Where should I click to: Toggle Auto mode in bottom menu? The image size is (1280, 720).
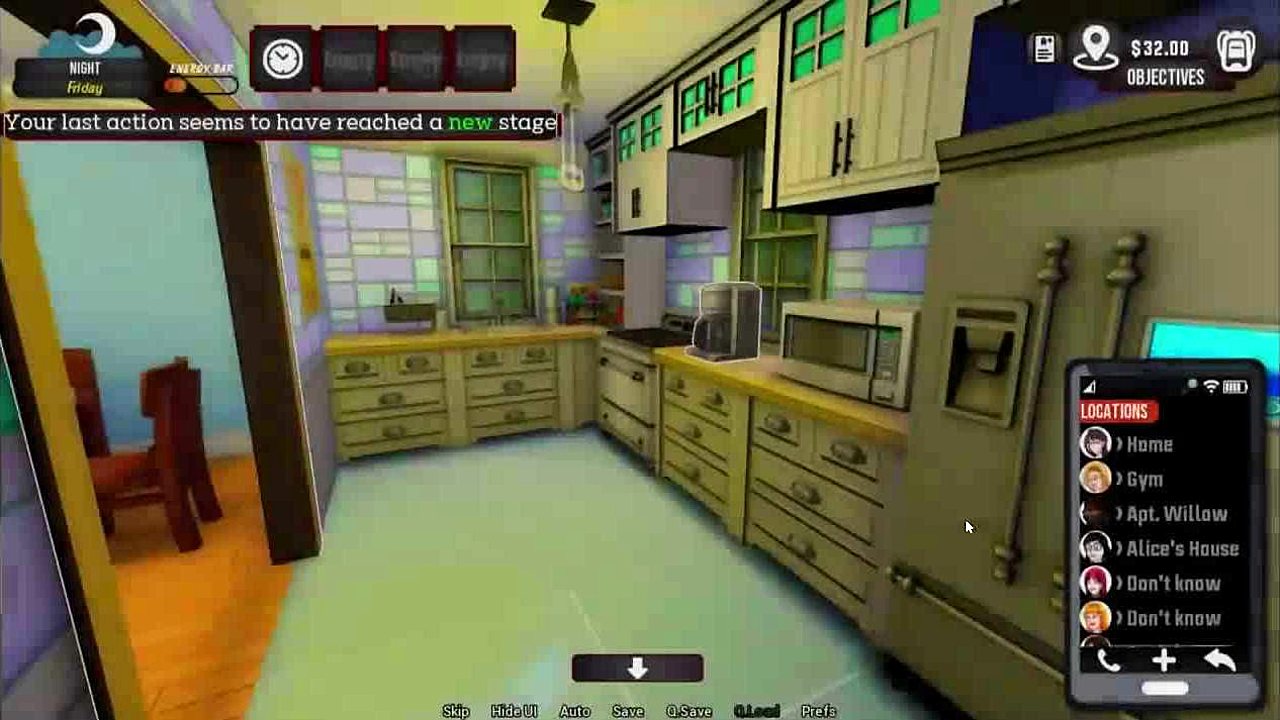click(x=575, y=711)
